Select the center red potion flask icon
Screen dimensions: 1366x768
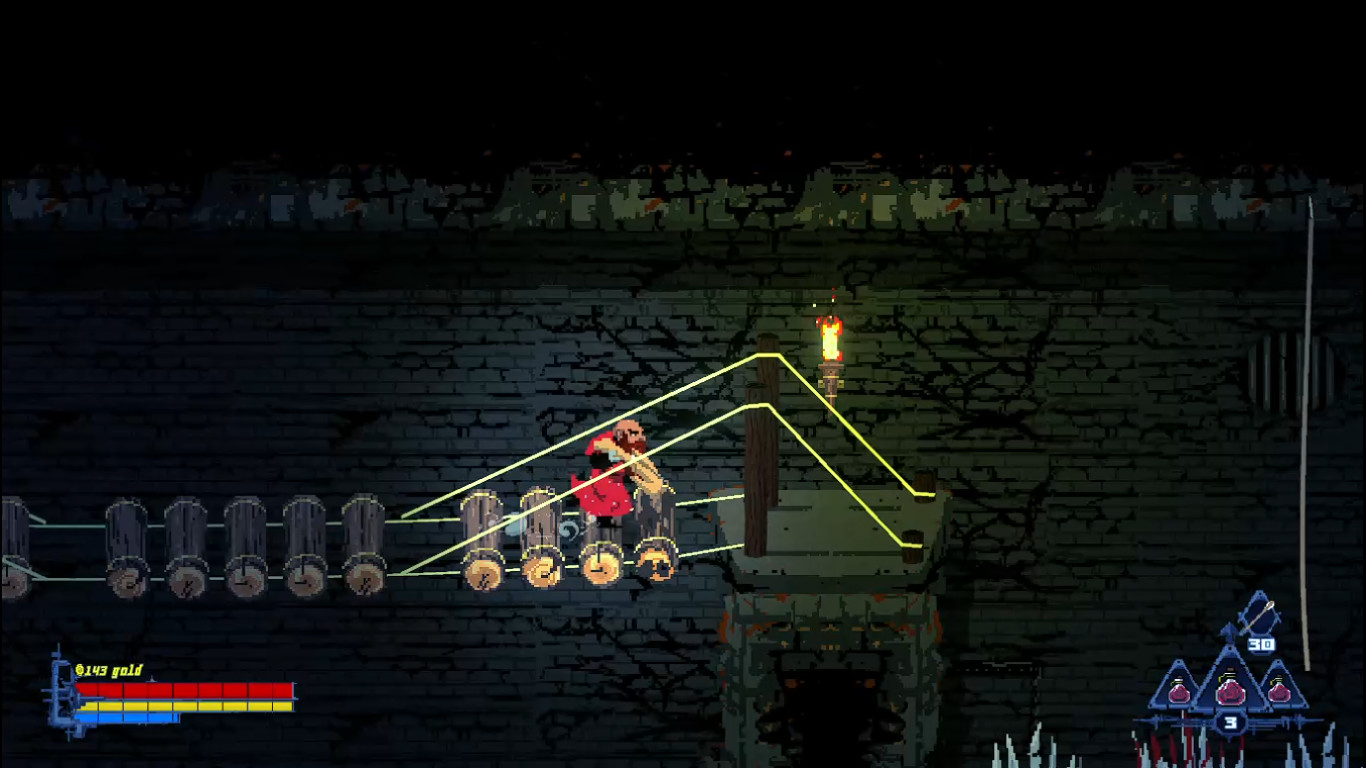[1230, 692]
